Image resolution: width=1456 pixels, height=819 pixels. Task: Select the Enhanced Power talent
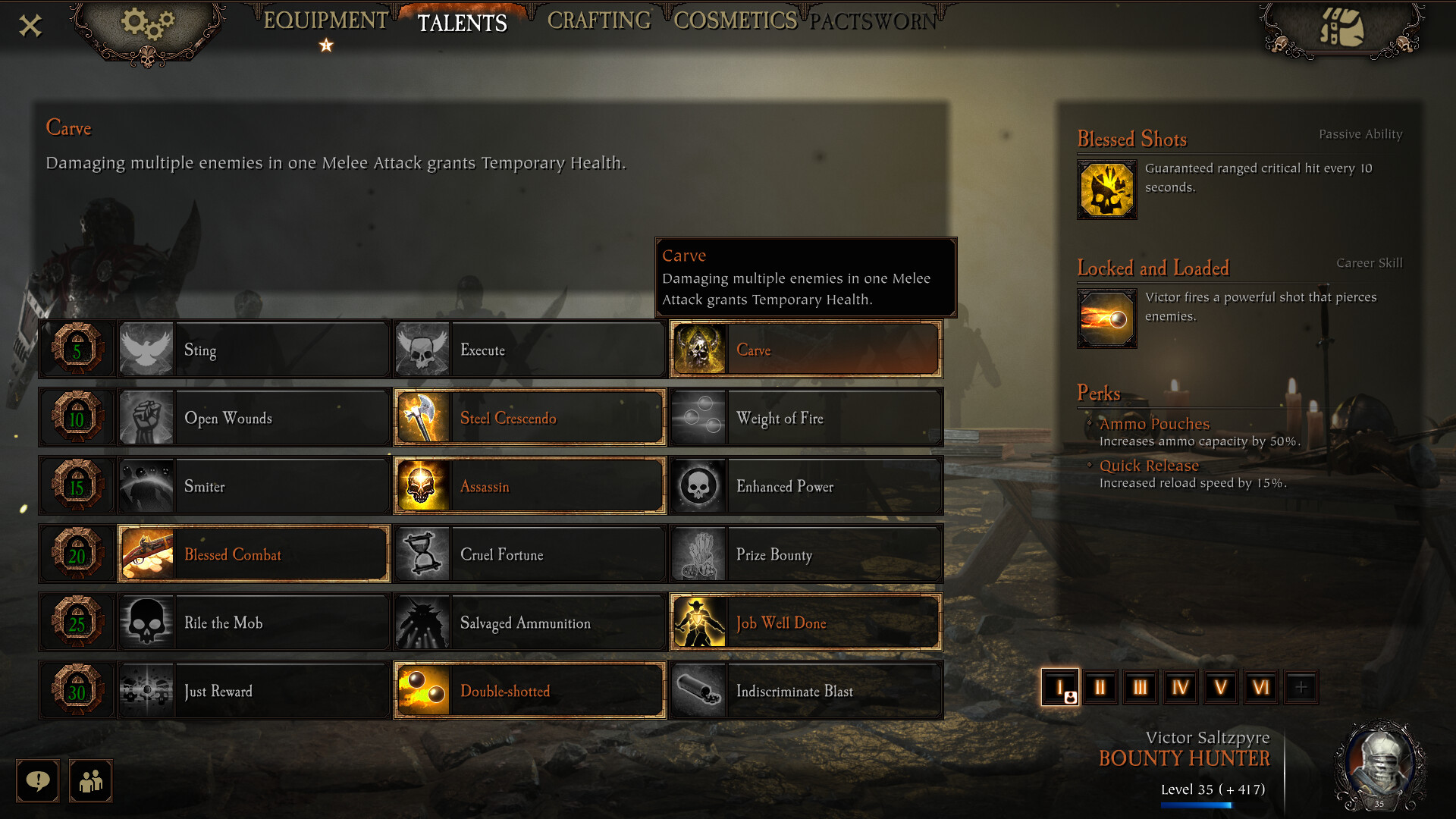tap(805, 486)
